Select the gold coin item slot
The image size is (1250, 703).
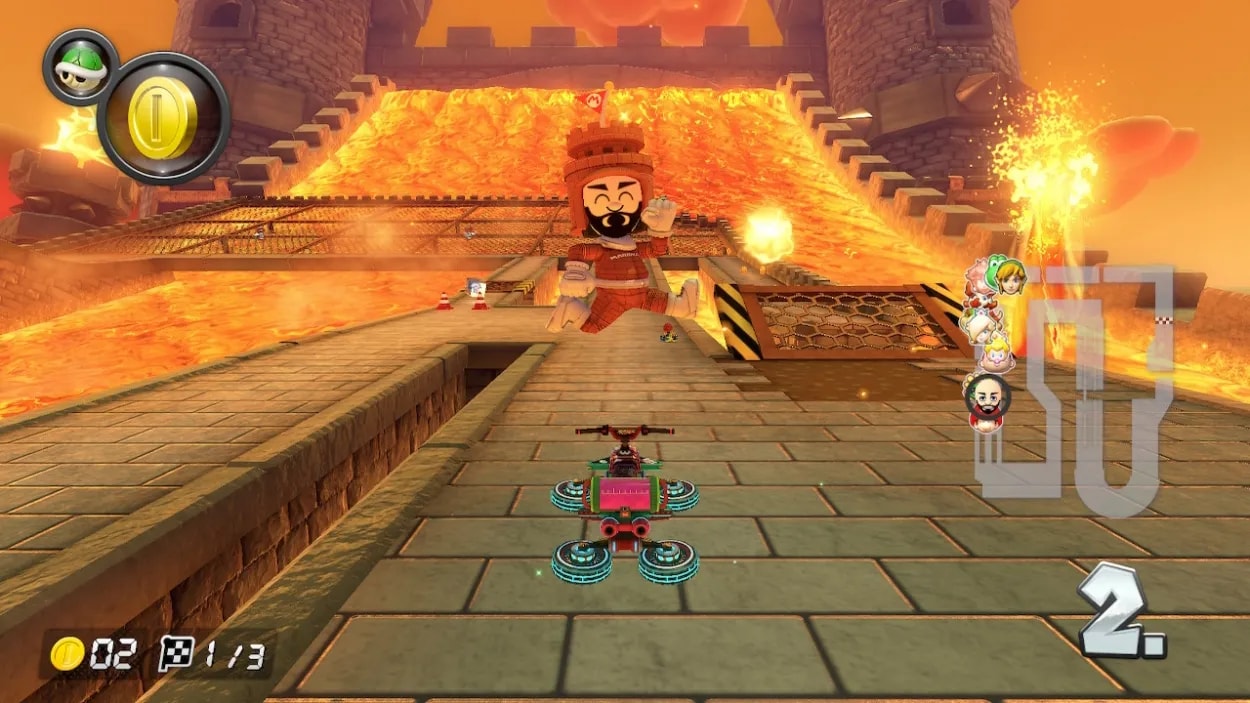[163, 119]
